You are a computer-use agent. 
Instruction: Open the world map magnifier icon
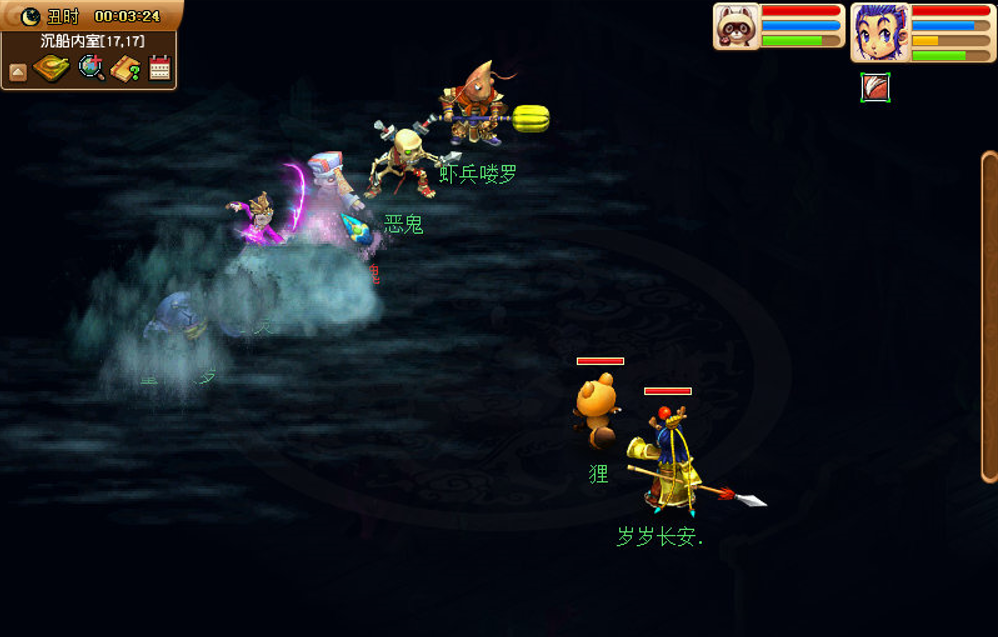pos(91,68)
